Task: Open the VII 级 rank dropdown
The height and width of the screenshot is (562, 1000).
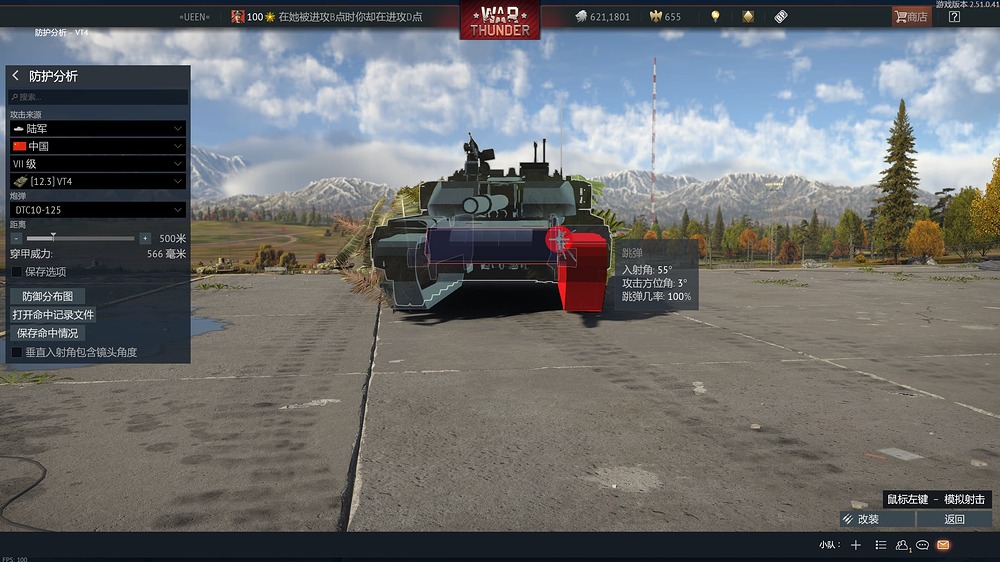Action: click(98, 163)
